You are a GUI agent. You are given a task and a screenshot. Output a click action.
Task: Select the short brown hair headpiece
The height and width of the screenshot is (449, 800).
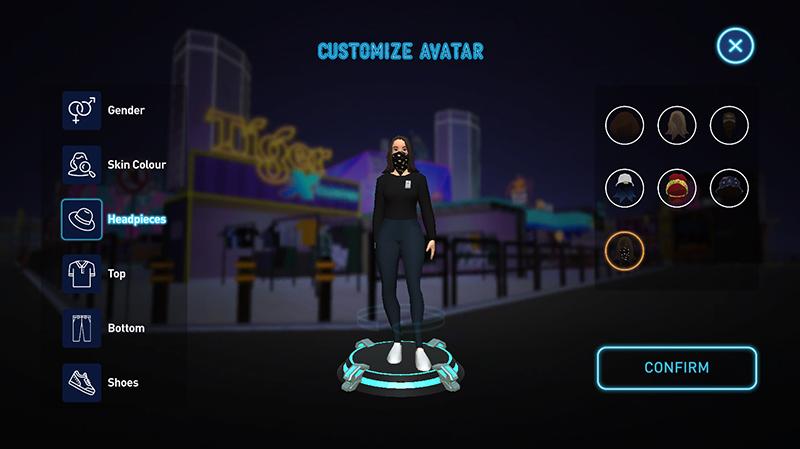624,125
